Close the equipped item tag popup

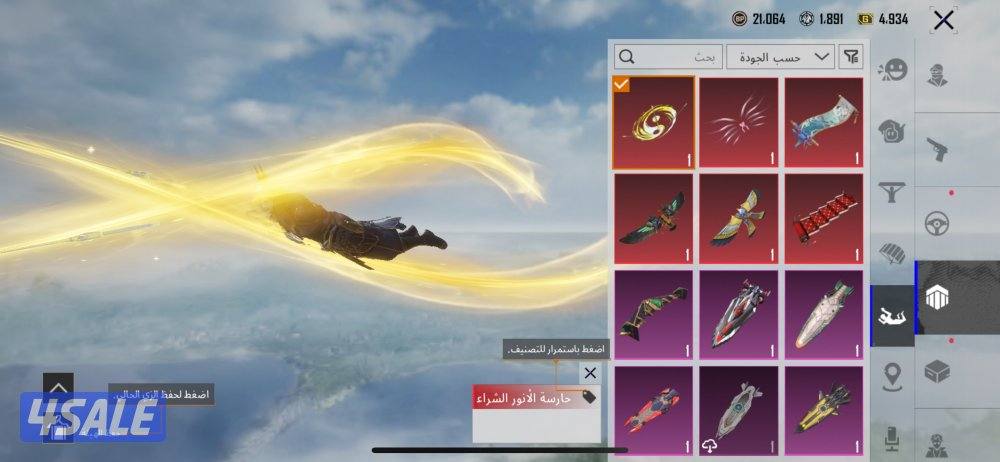[x=590, y=373]
